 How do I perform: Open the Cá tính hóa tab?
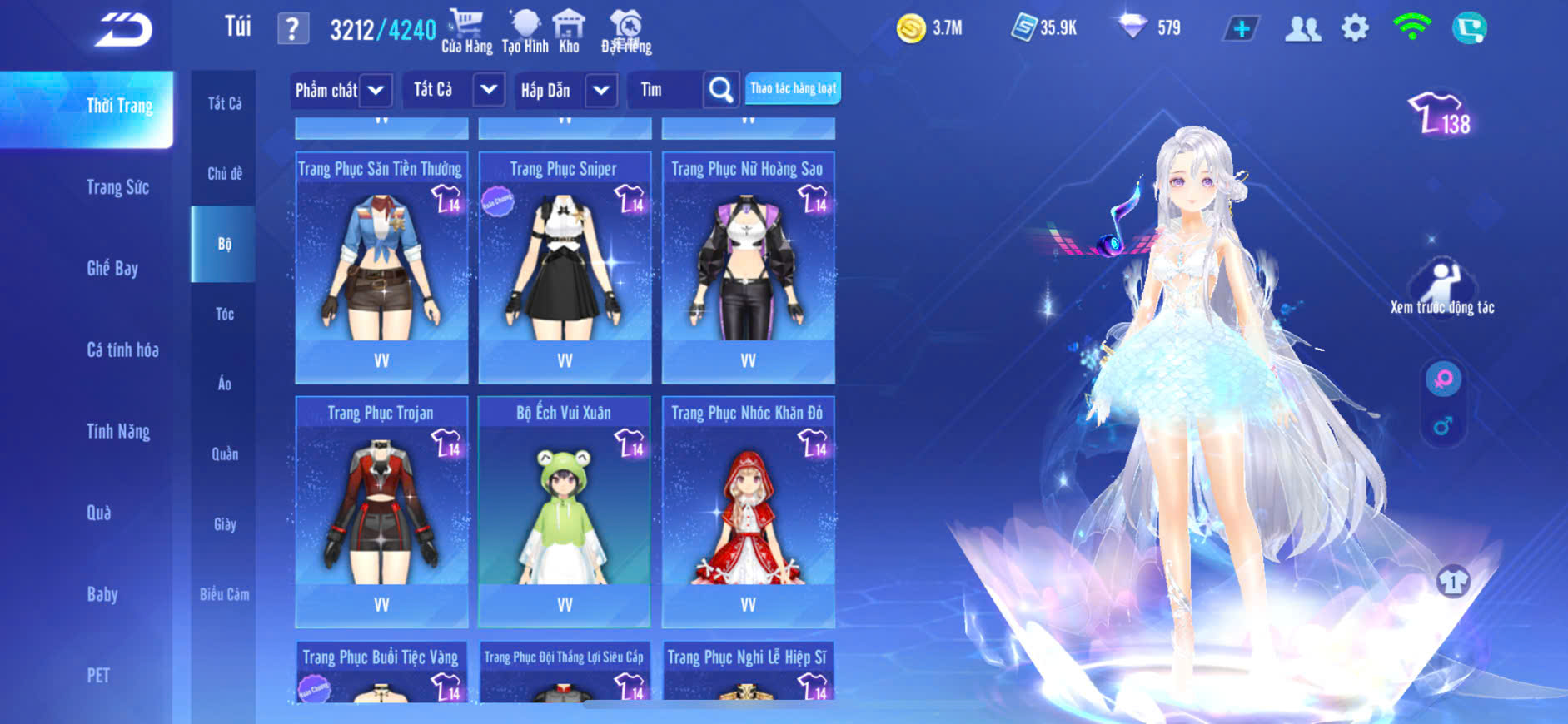(122, 350)
